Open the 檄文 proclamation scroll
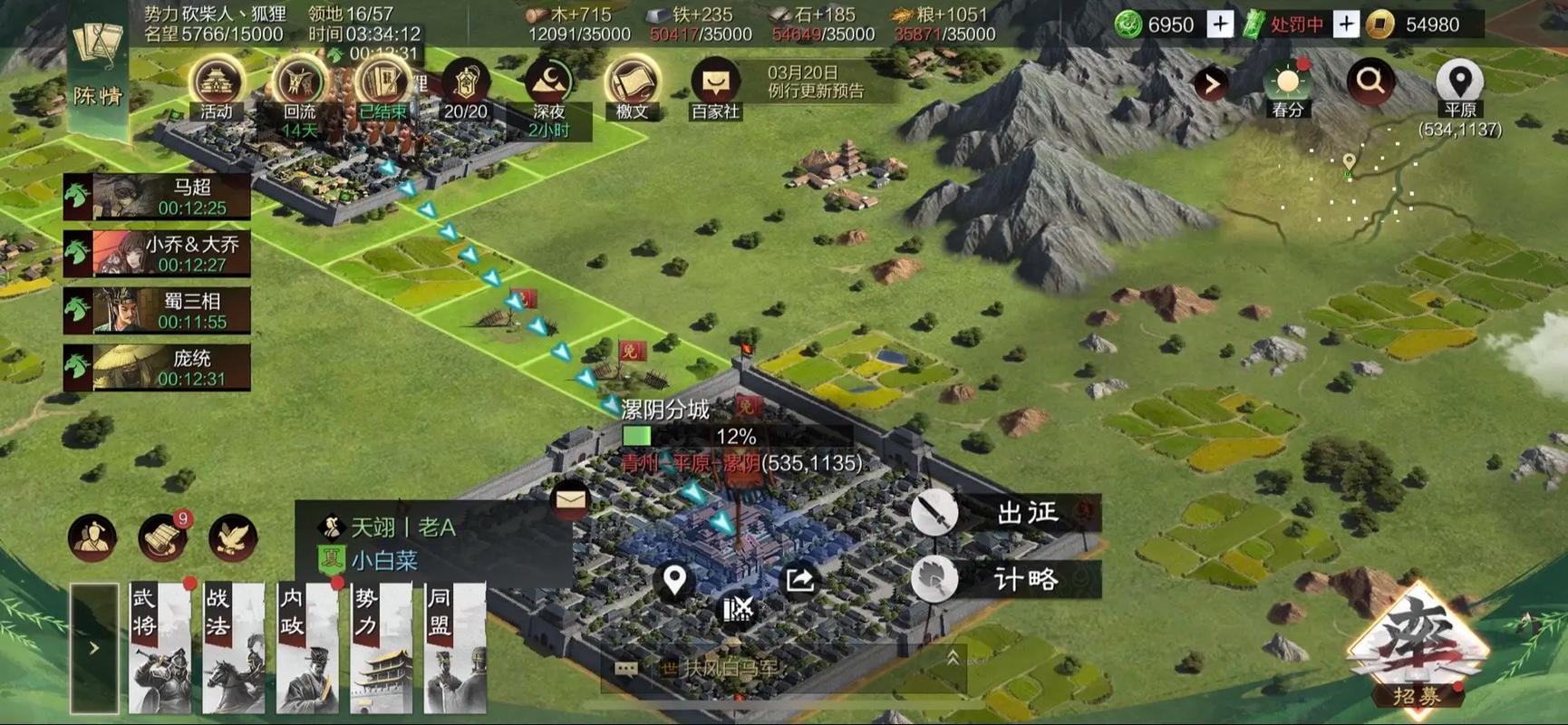 (x=632, y=86)
